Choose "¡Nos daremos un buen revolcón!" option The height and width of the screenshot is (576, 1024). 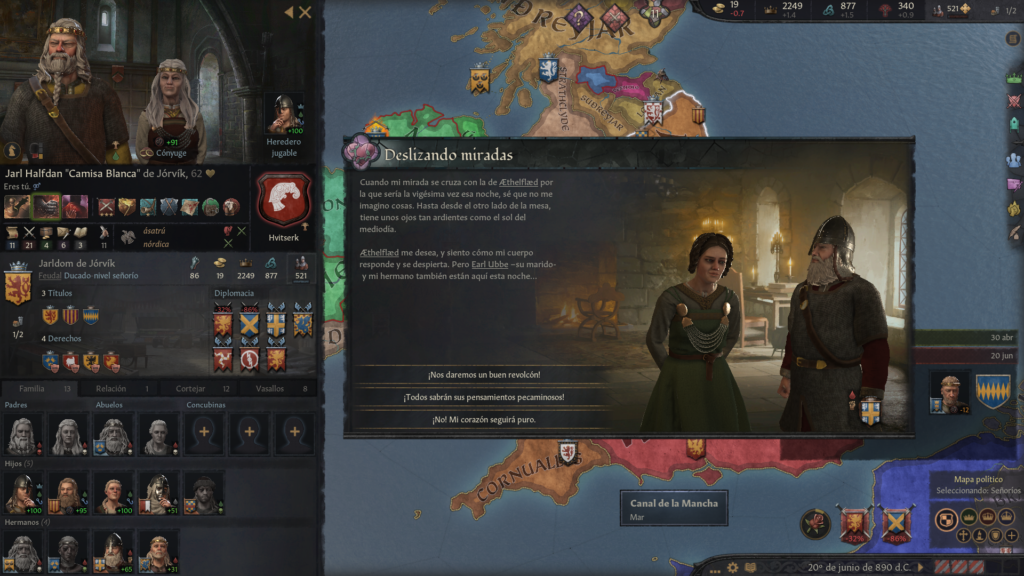click(x=484, y=374)
